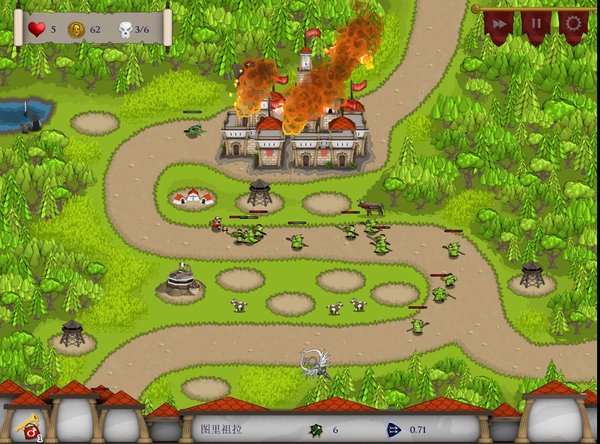Open the gear settings menu
The image size is (600, 444).
(574, 24)
